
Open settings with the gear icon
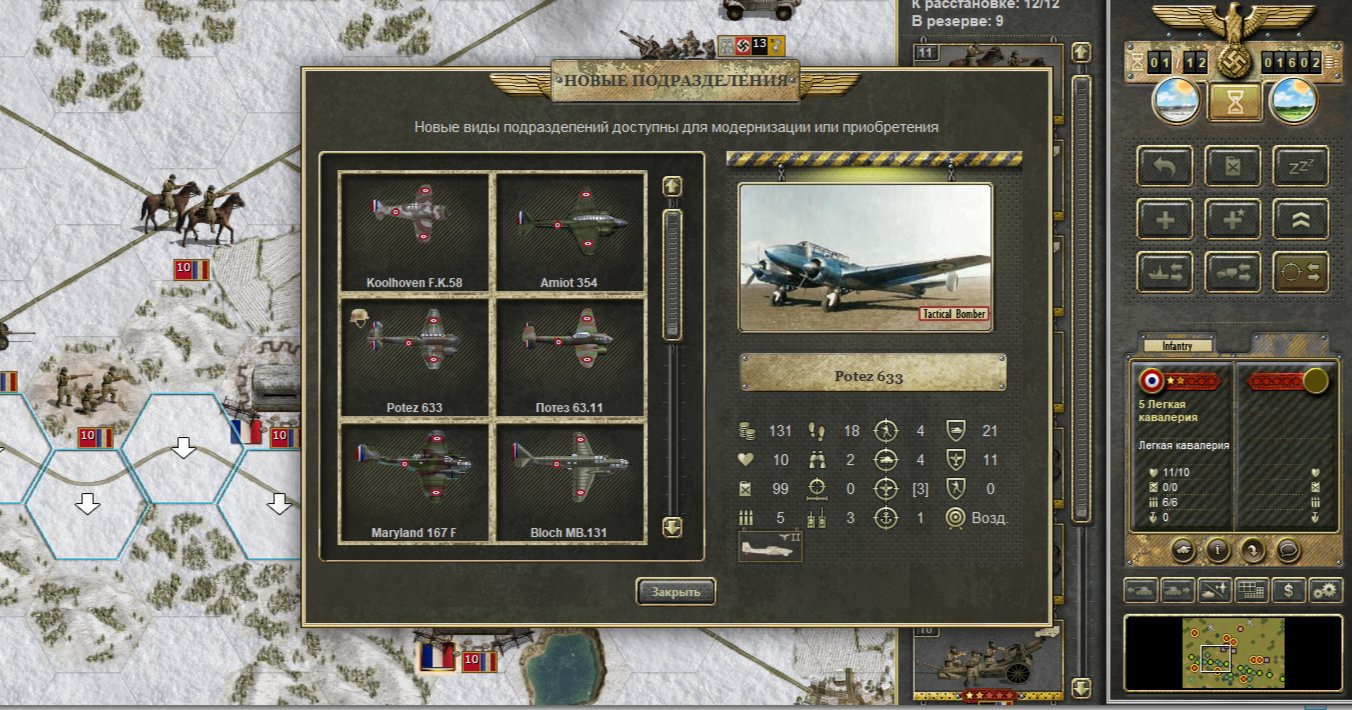[1325, 590]
